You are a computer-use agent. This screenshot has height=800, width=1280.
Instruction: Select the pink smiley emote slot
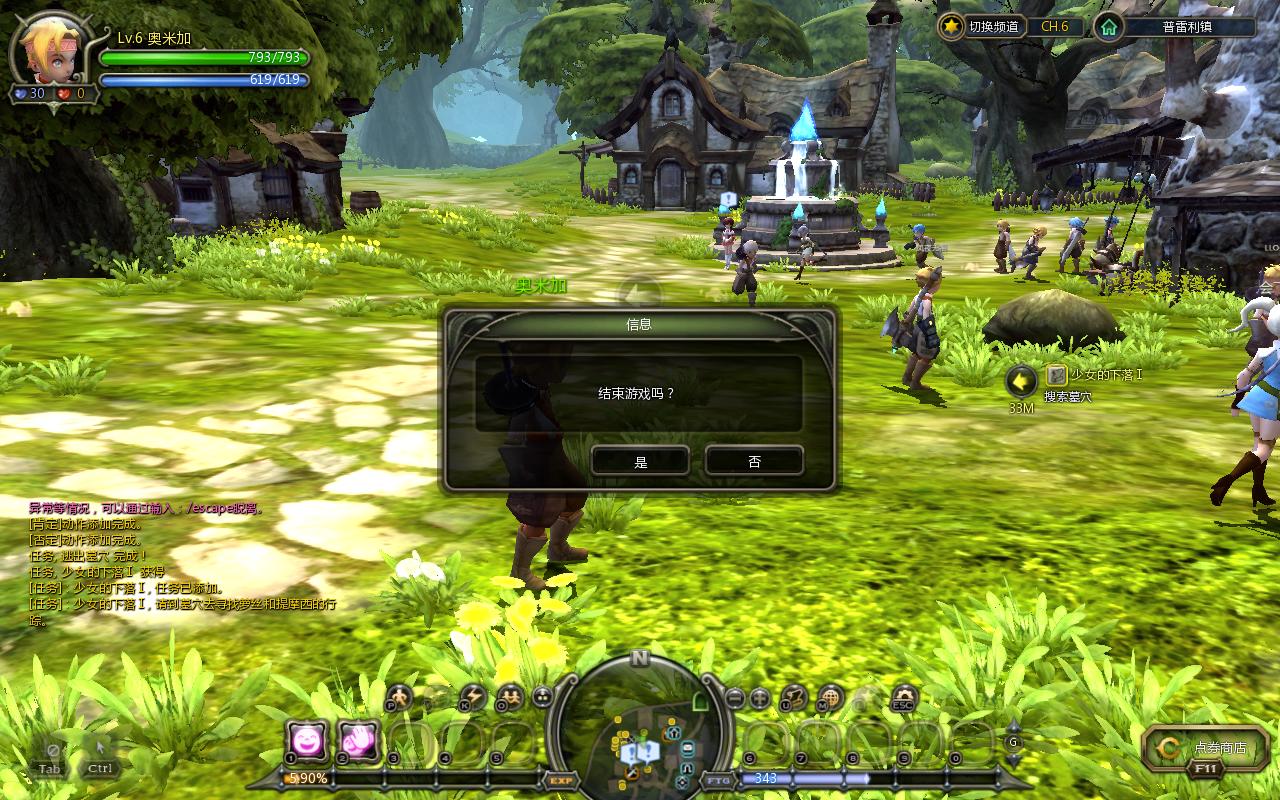(x=306, y=741)
